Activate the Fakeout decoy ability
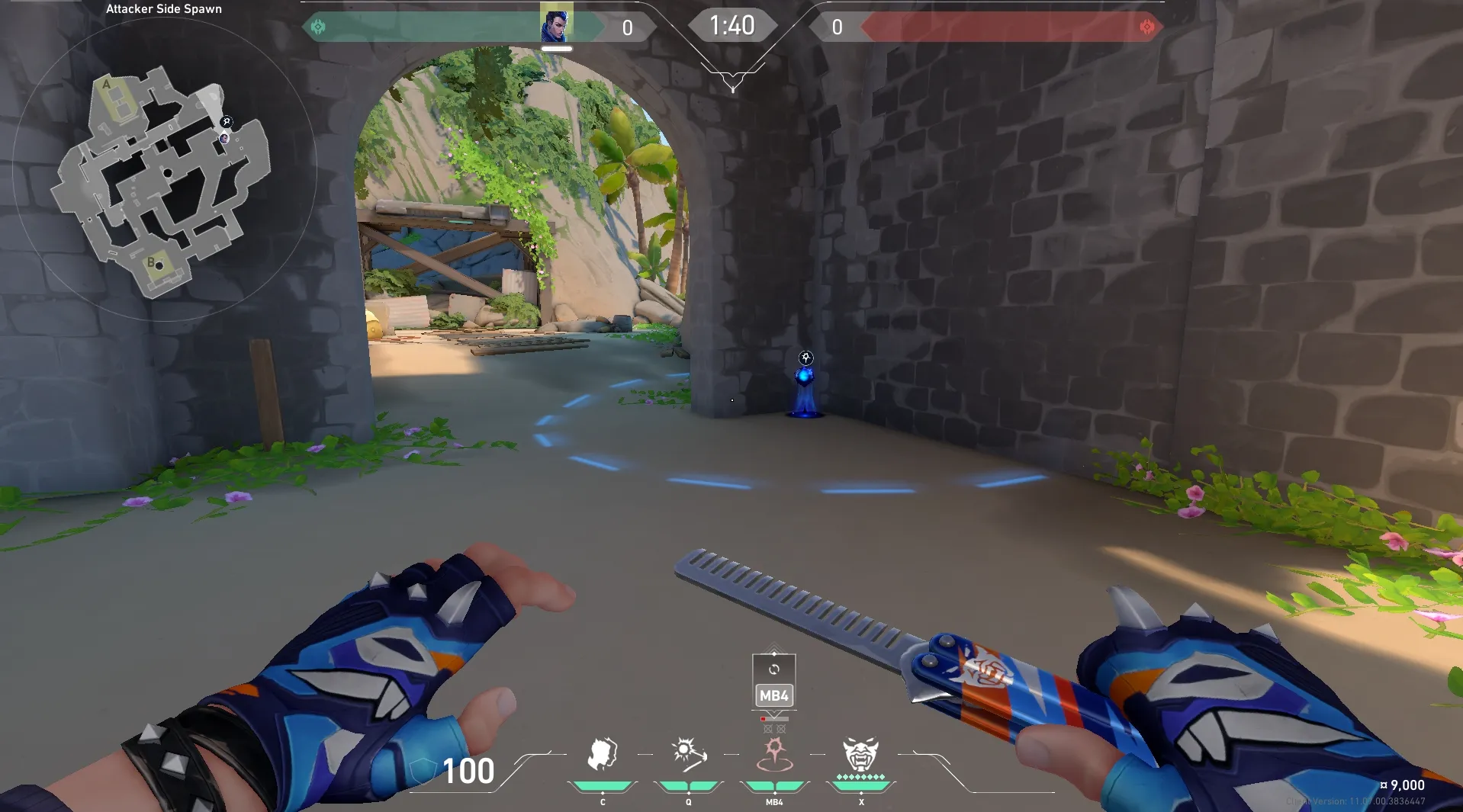 [x=602, y=755]
